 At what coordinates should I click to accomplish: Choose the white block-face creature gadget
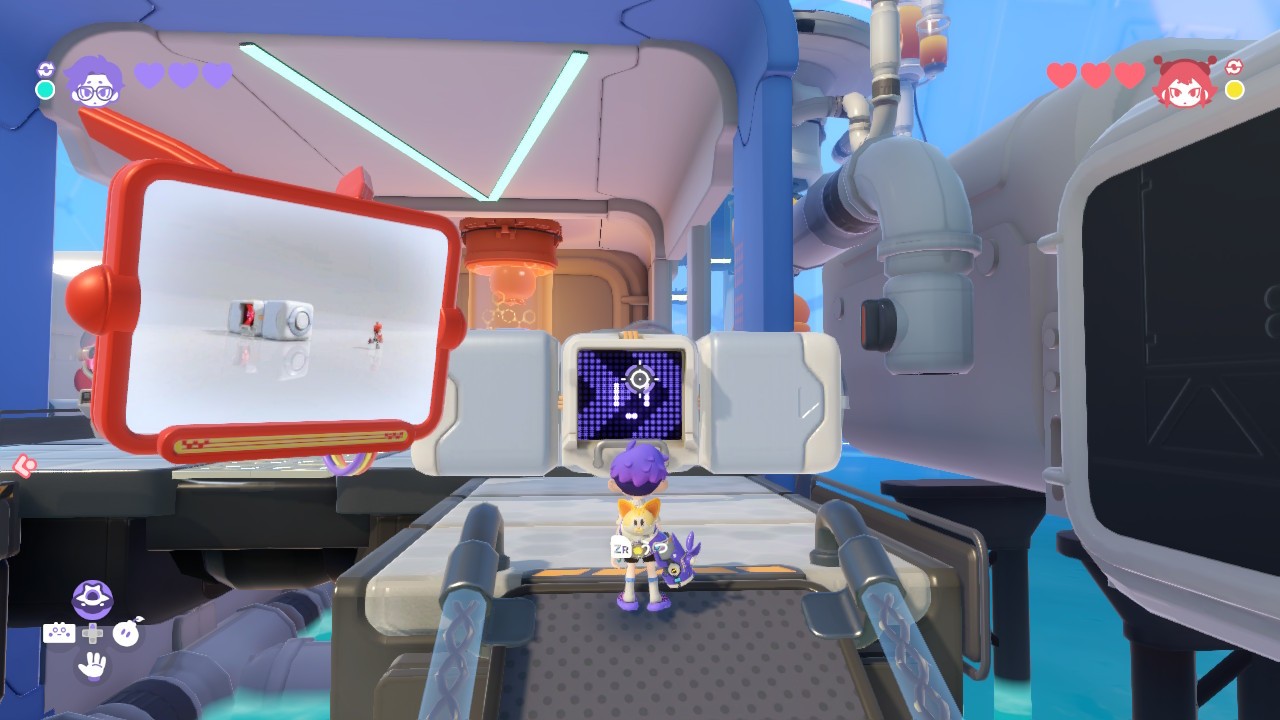tap(59, 633)
